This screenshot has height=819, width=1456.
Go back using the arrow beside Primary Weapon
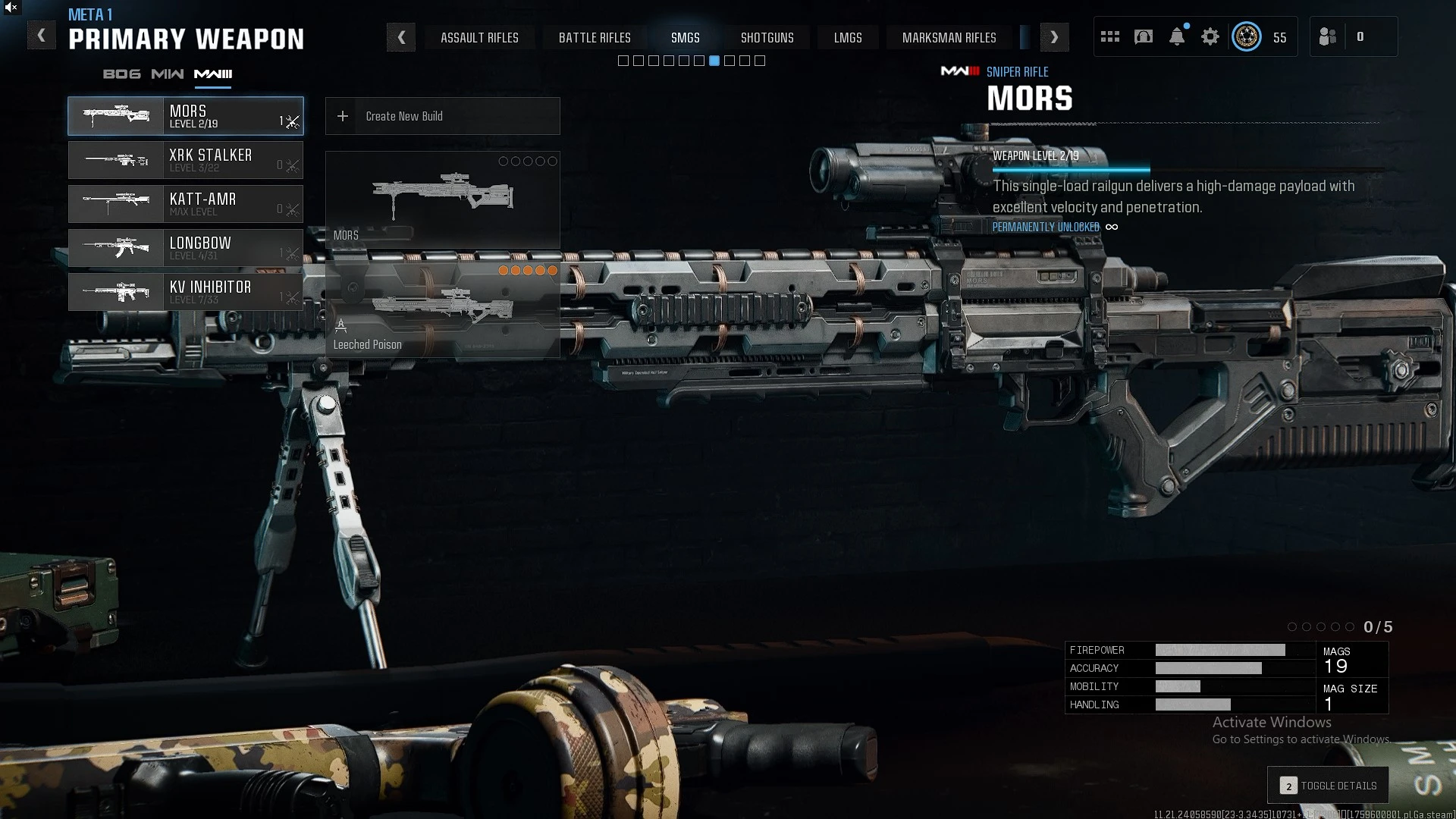[x=42, y=36]
